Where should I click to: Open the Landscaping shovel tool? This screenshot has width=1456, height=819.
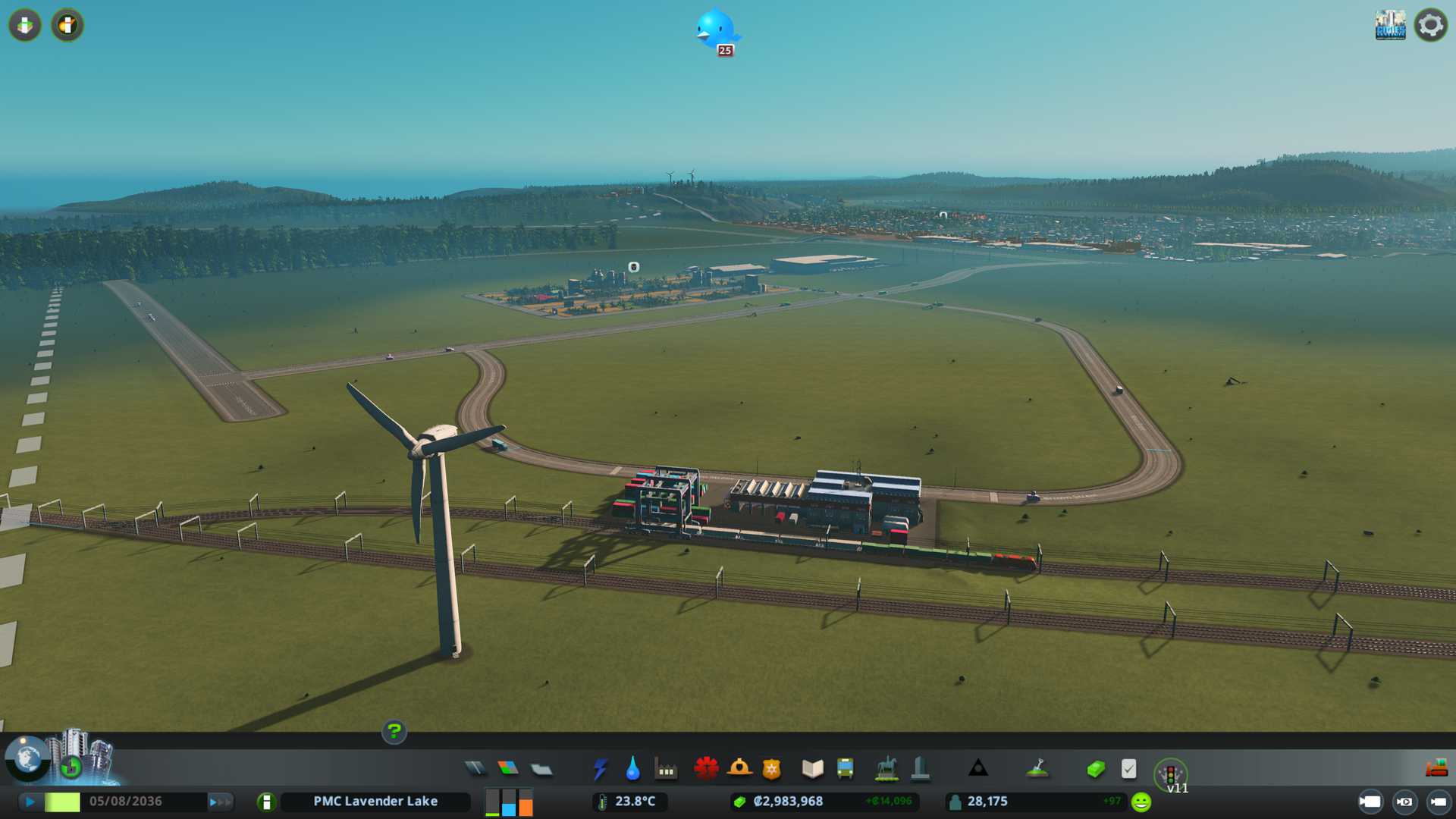pyautogui.click(x=1037, y=769)
